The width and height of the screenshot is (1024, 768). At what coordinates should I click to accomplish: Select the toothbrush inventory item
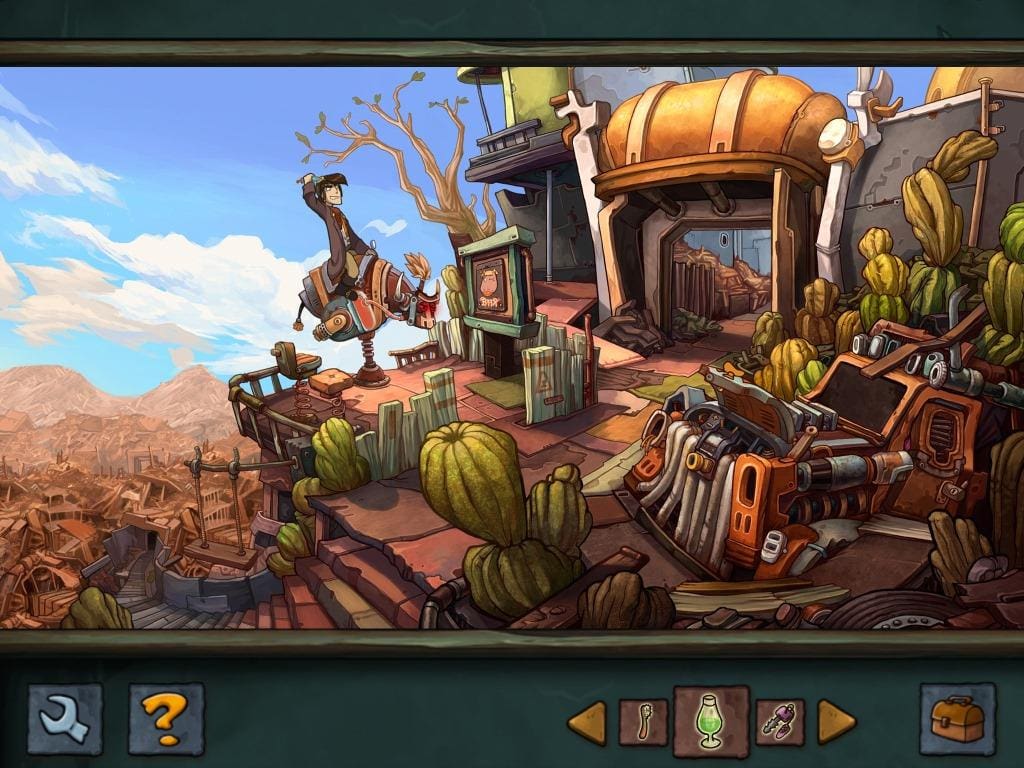[x=643, y=722]
